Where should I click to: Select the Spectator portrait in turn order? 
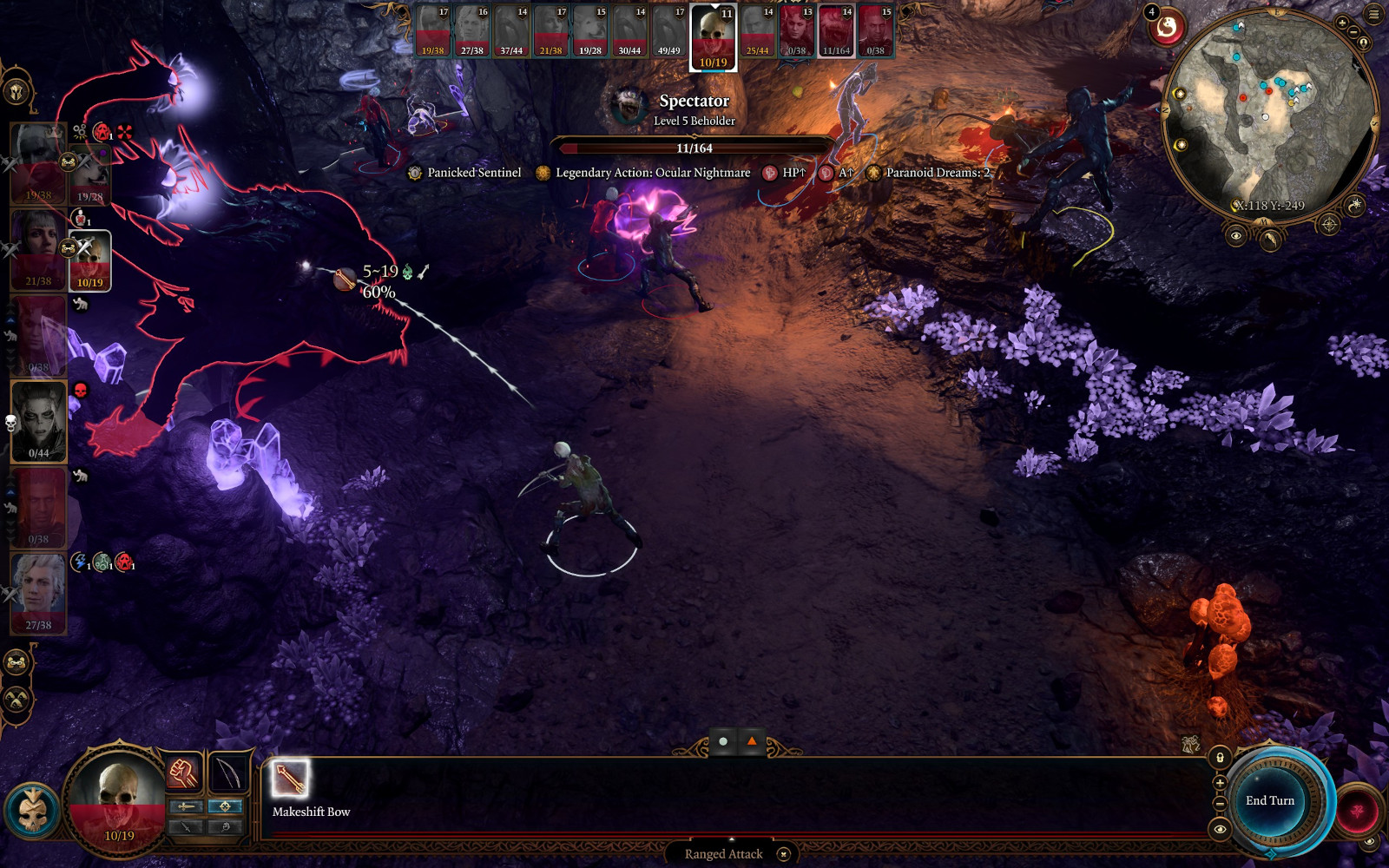click(x=836, y=32)
